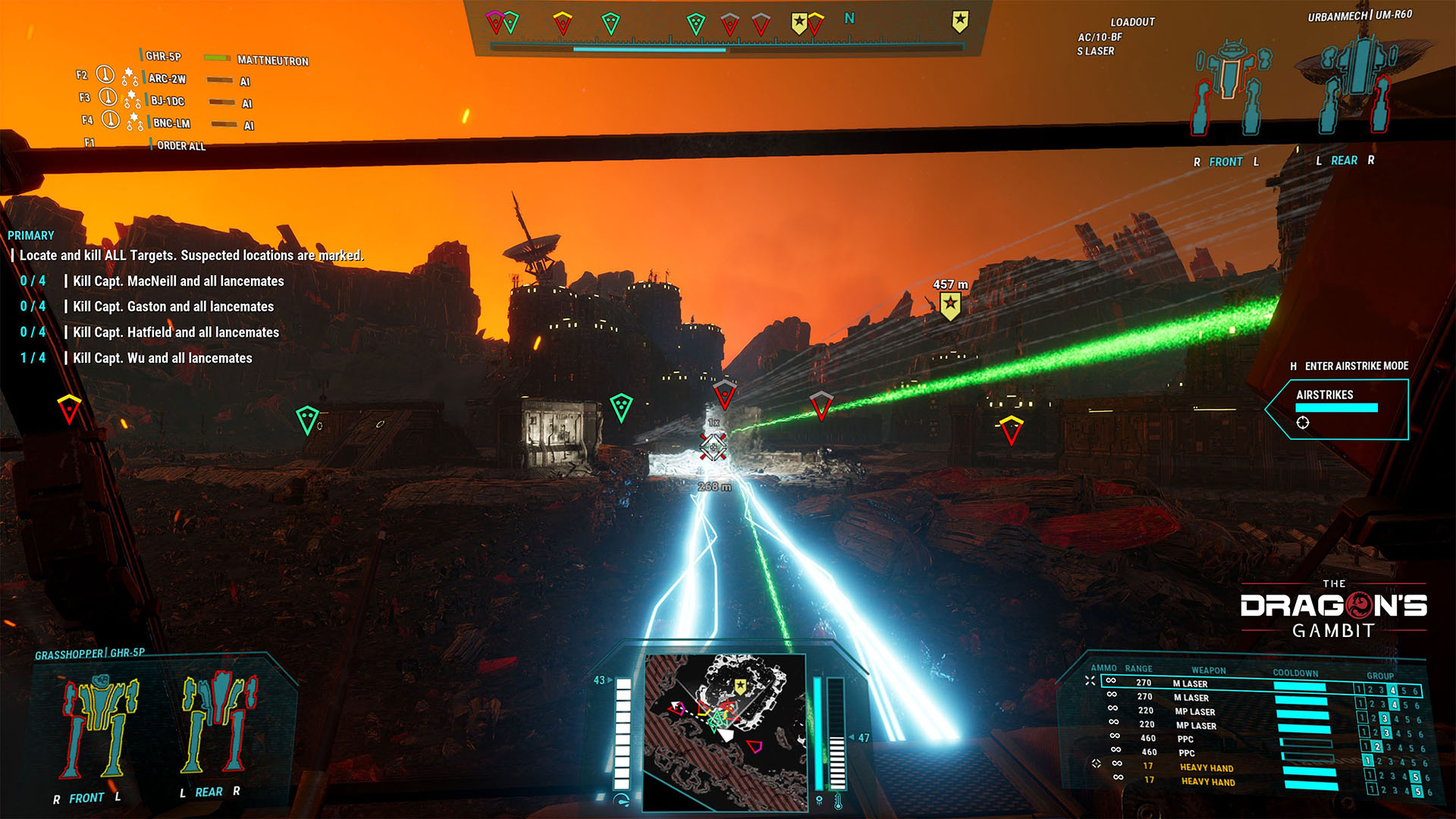The height and width of the screenshot is (819, 1456).
Task: Open the Airstrikes panel
Action: (x=1336, y=409)
